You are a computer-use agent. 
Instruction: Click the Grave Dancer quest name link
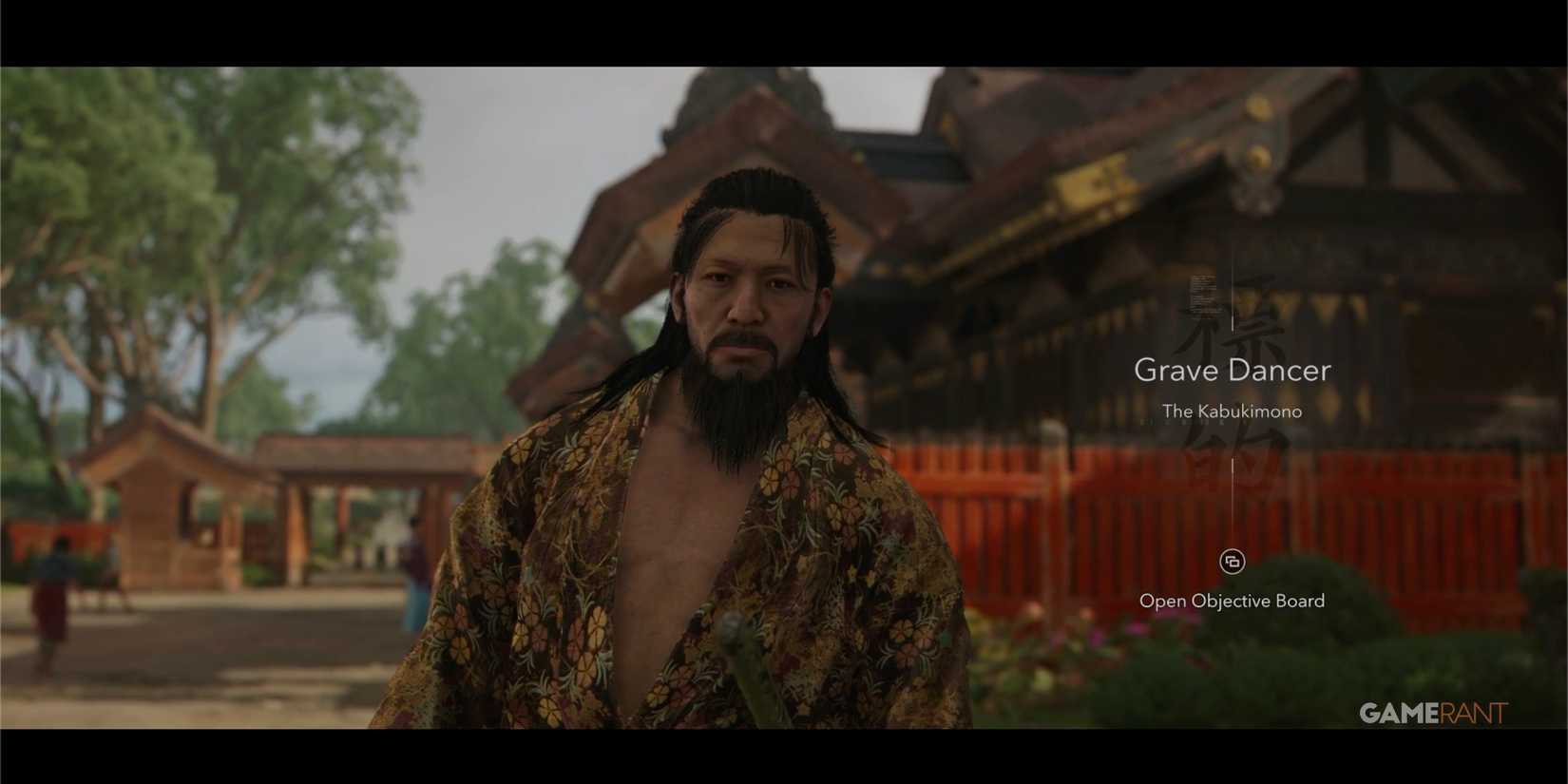[1233, 371]
